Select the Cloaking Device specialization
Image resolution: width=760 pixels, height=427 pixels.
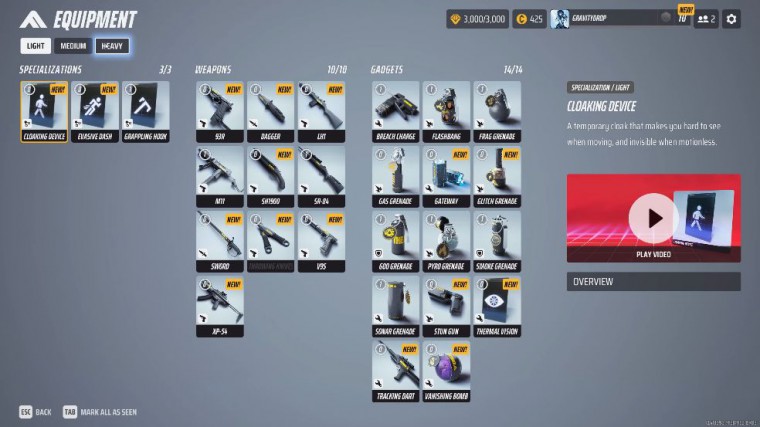[x=44, y=111]
